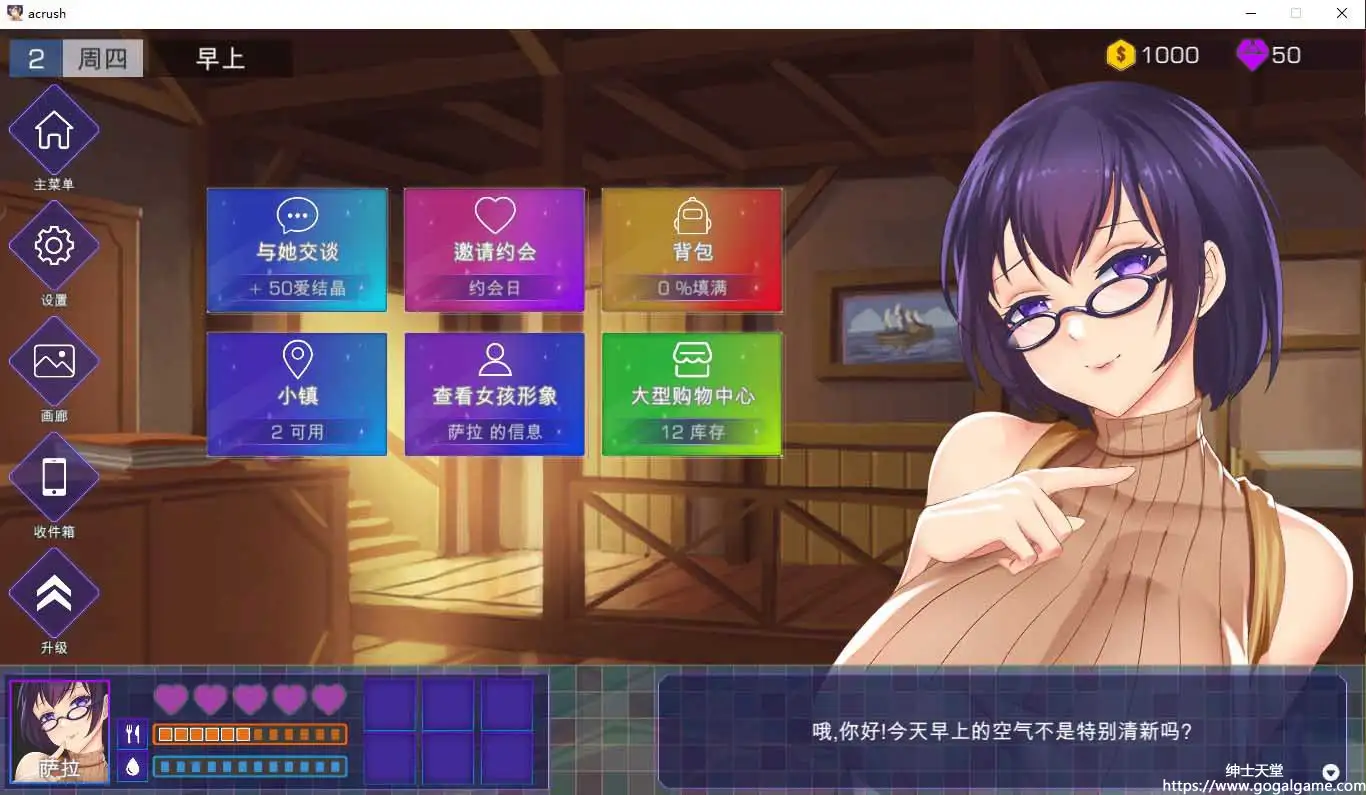This screenshot has width=1366, height=795.
Task: View Sarah's profile via the person icon
Action: [x=493, y=357]
